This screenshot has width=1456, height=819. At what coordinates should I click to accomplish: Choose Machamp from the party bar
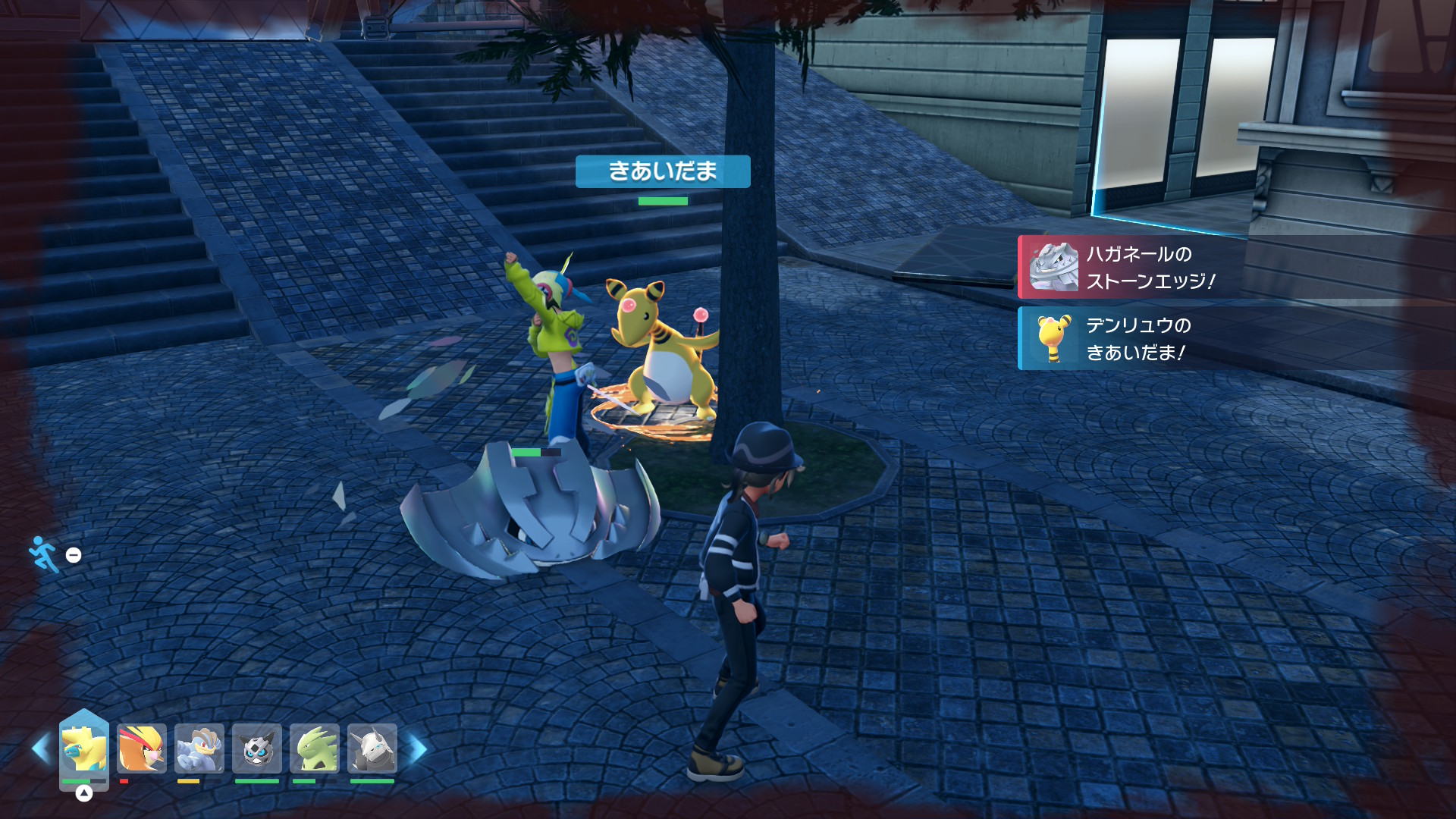[x=199, y=749]
